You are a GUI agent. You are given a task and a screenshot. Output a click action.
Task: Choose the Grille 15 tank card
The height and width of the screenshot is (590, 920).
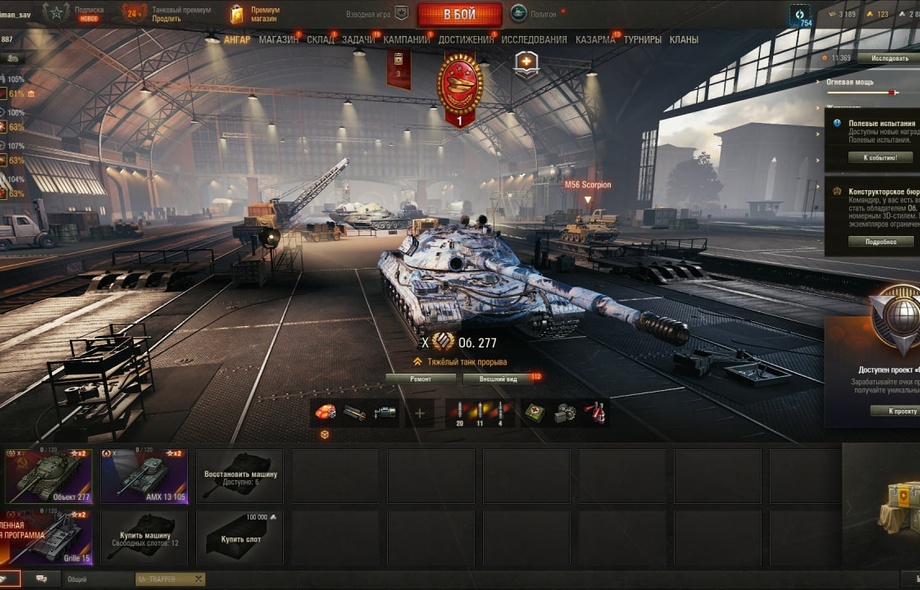click(x=47, y=538)
